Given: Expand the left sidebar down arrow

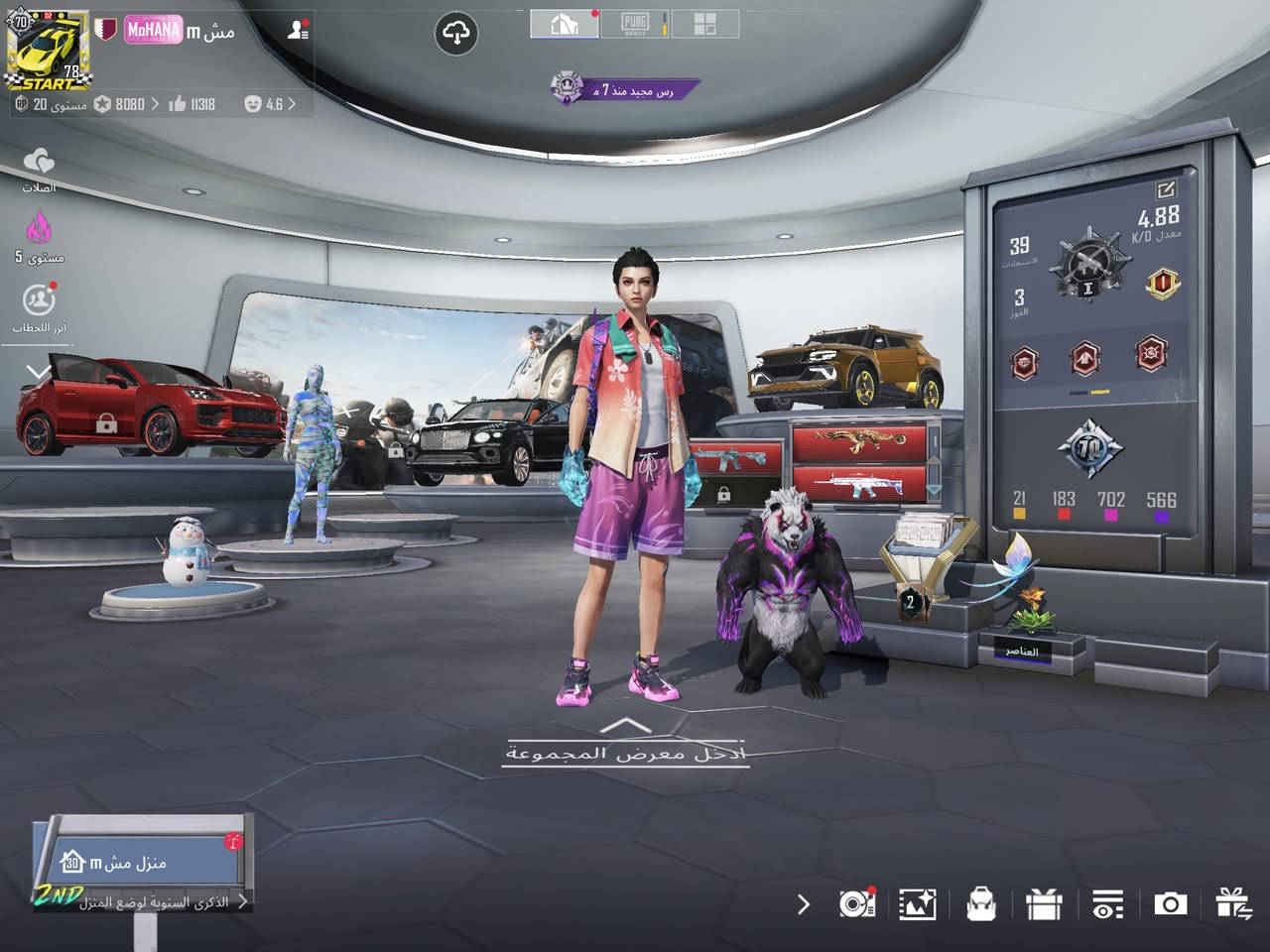Looking at the screenshot, I should pos(38,373).
